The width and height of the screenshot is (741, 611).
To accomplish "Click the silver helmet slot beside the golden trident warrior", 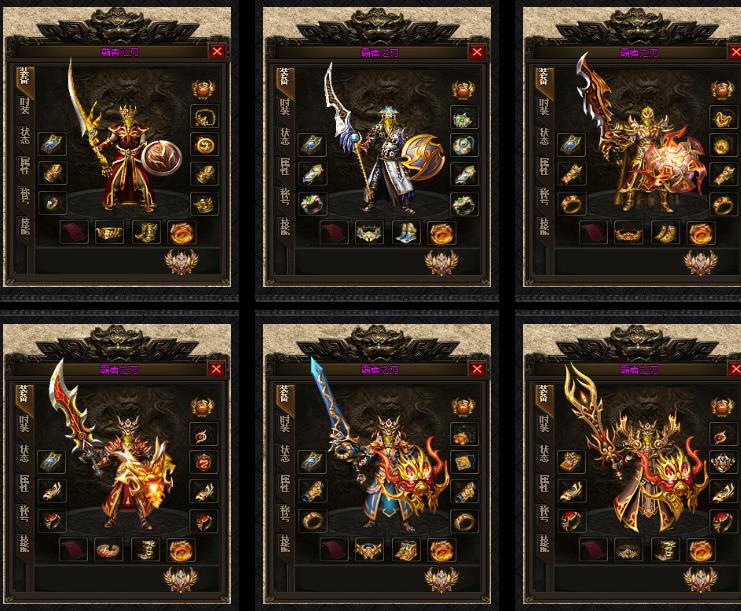I will click(722, 463).
